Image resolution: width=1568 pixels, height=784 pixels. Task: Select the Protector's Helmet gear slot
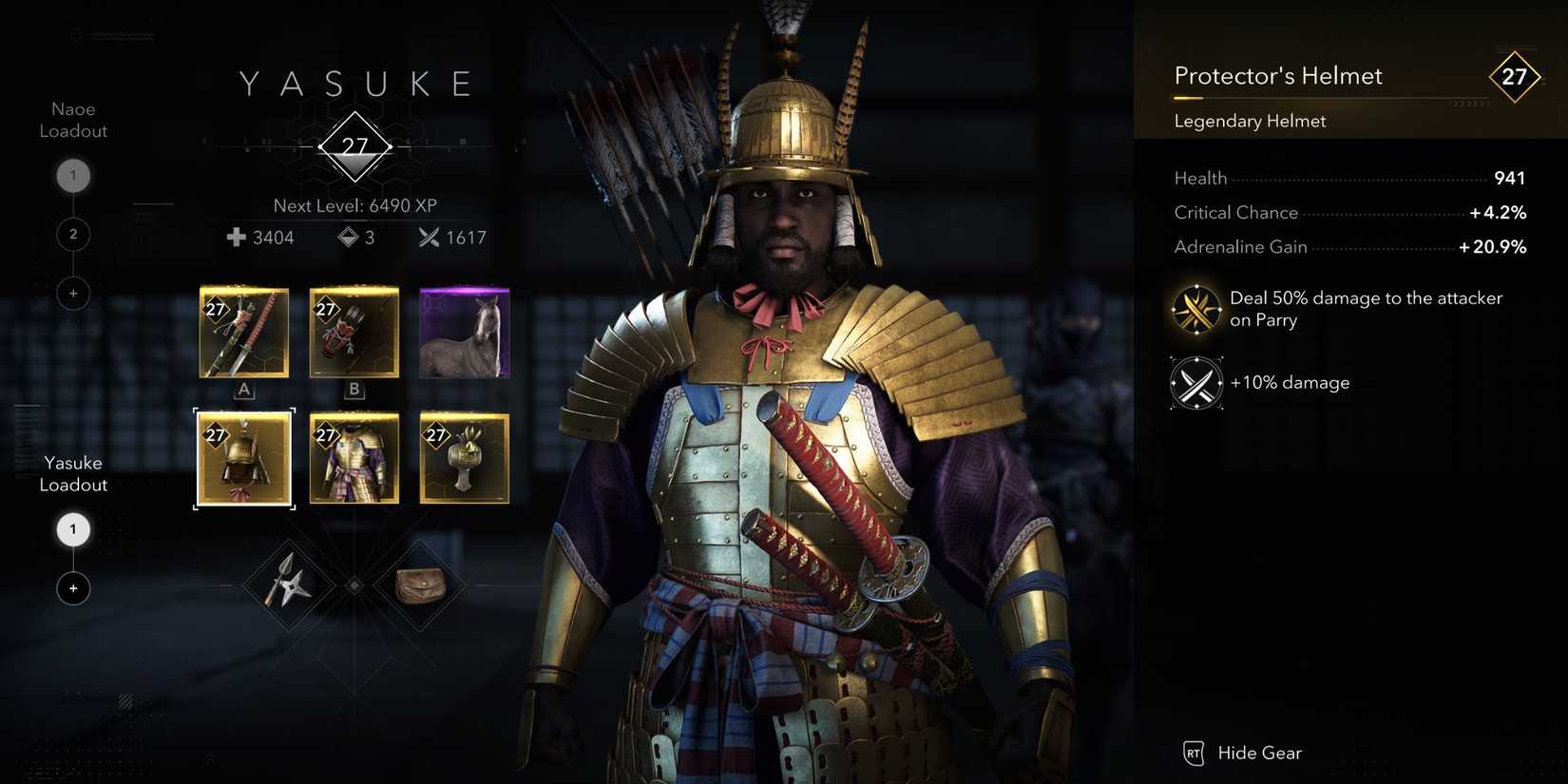243,459
